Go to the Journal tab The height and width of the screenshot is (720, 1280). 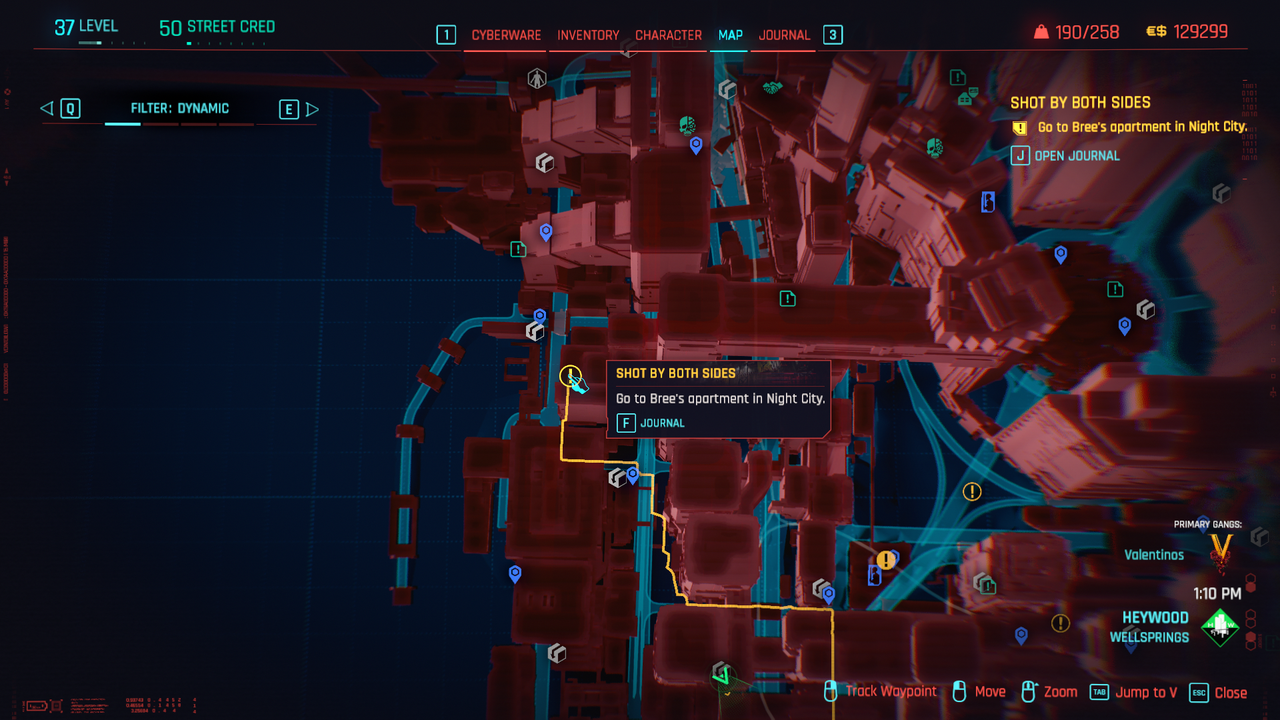pos(784,35)
